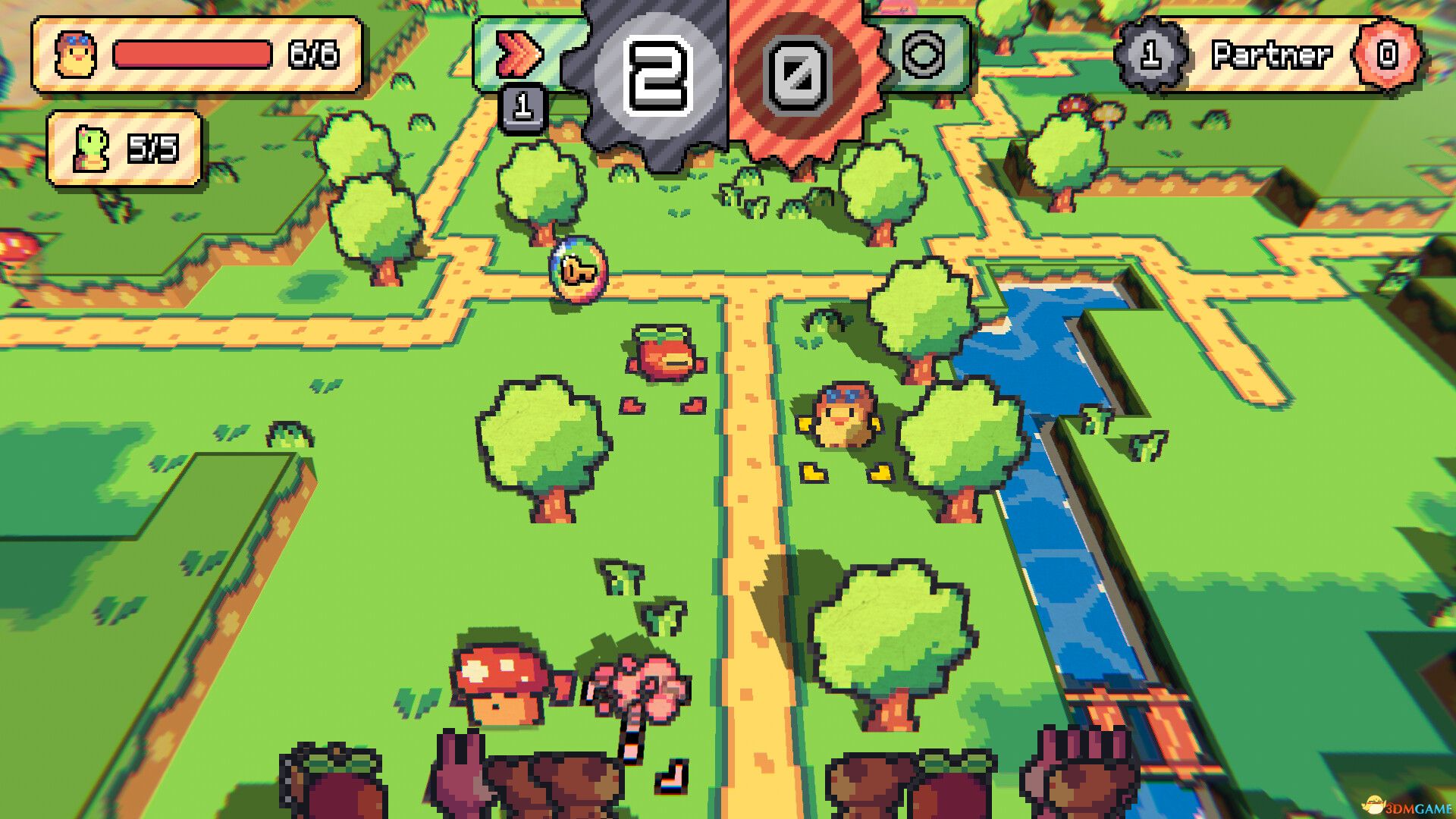
Task: Click the gray flower icon showing 1
Action: (1150, 53)
